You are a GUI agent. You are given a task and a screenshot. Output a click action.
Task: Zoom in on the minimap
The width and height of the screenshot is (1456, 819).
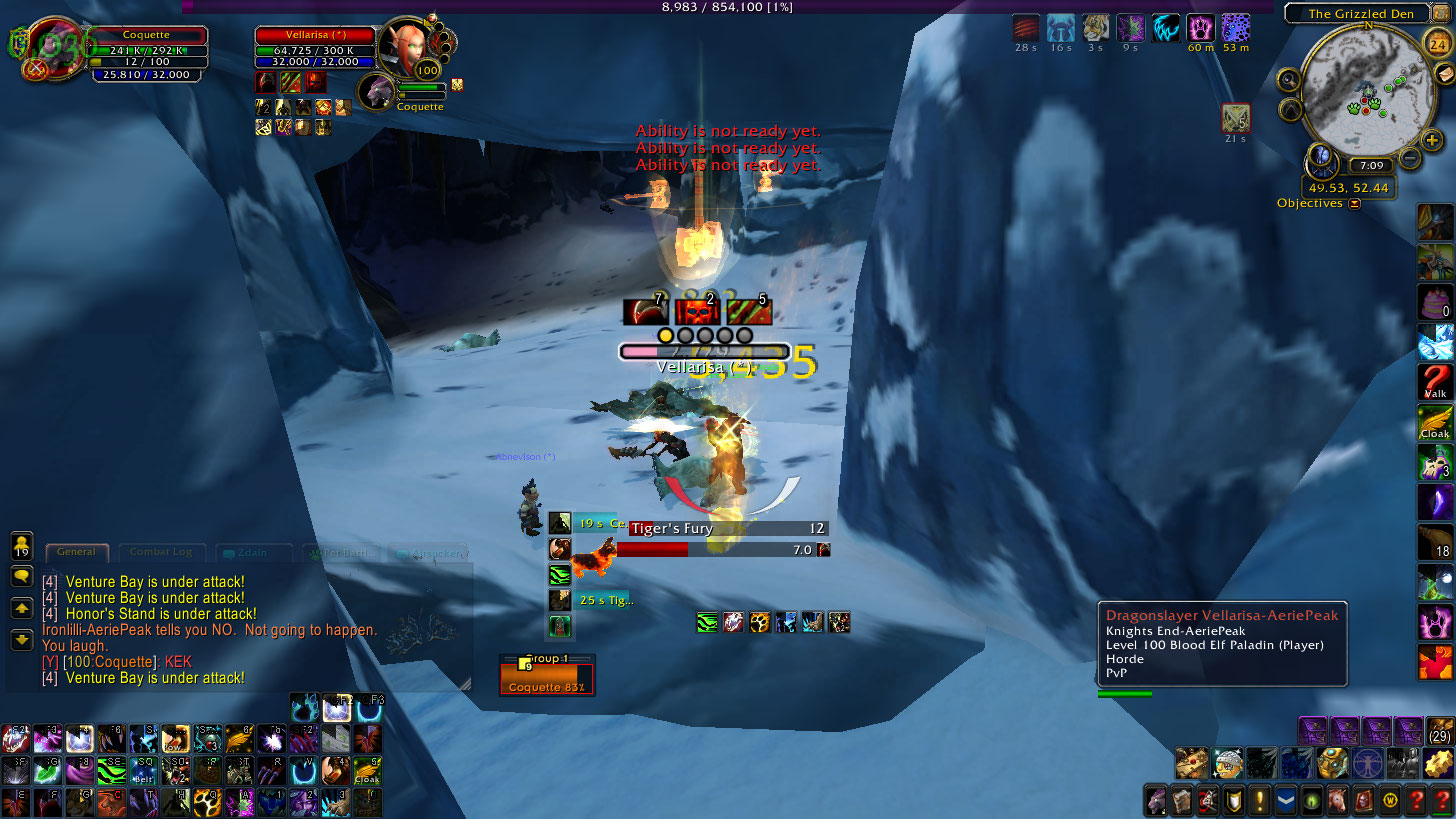pyautogui.click(x=1432, y=140)
